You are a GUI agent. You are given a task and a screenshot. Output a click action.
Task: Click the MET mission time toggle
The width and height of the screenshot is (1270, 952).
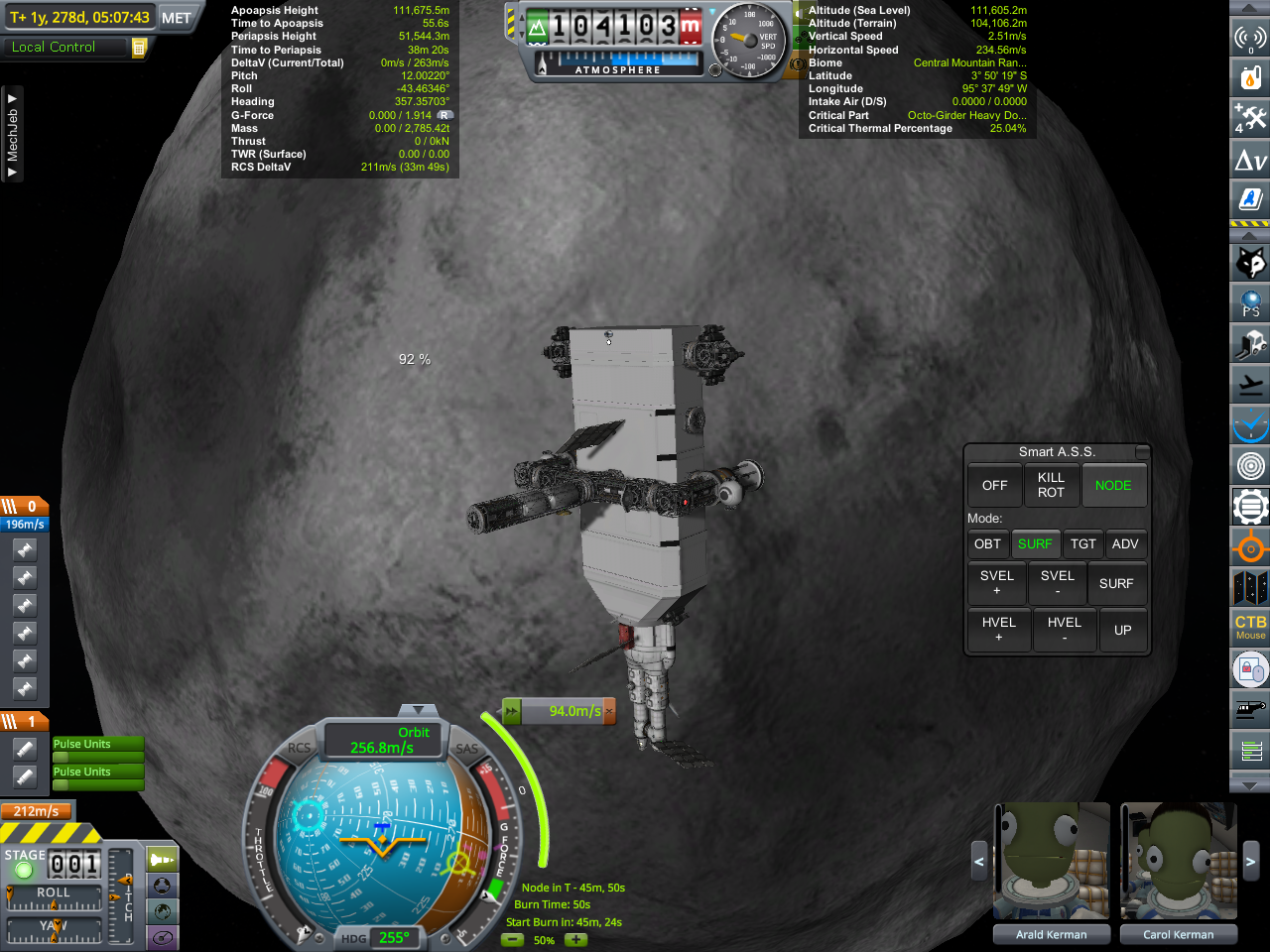pos(177,18)
